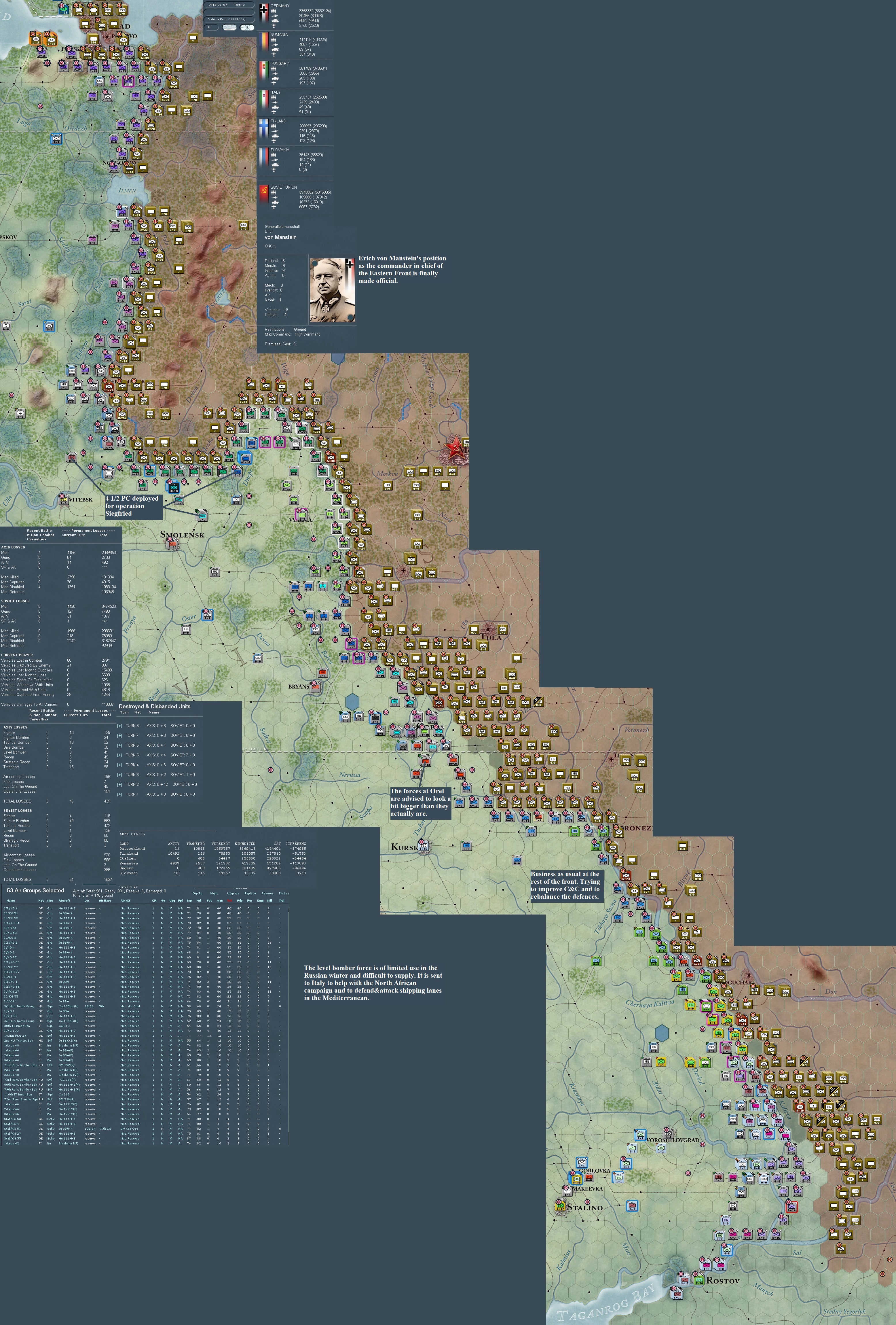Toggle Upgrade setting for air groups

pyautogui.click(x=233, y=894)
